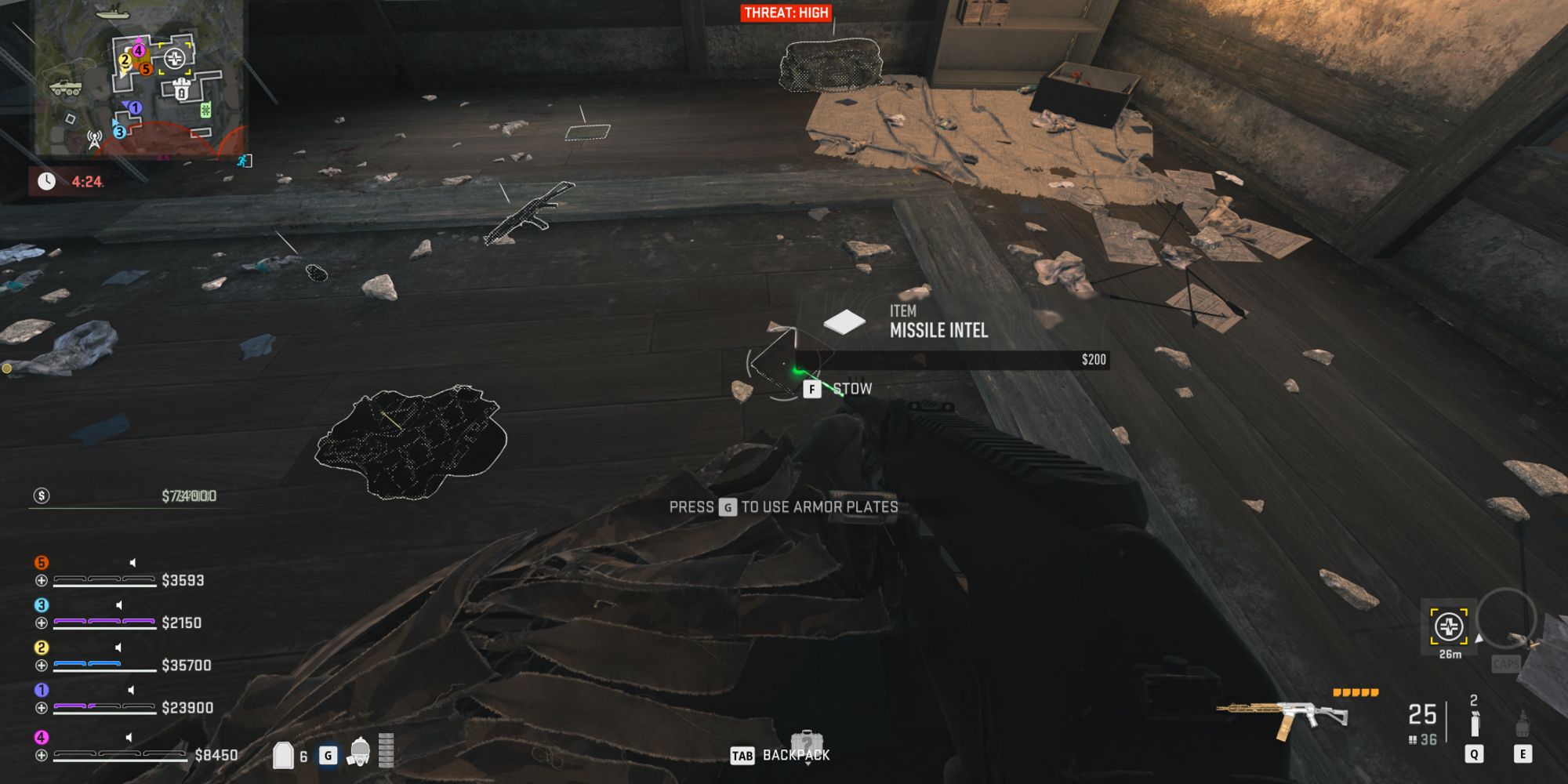Click the PRESS G TO USE ARMOR PLATES prompt

[x=784, y=506]
